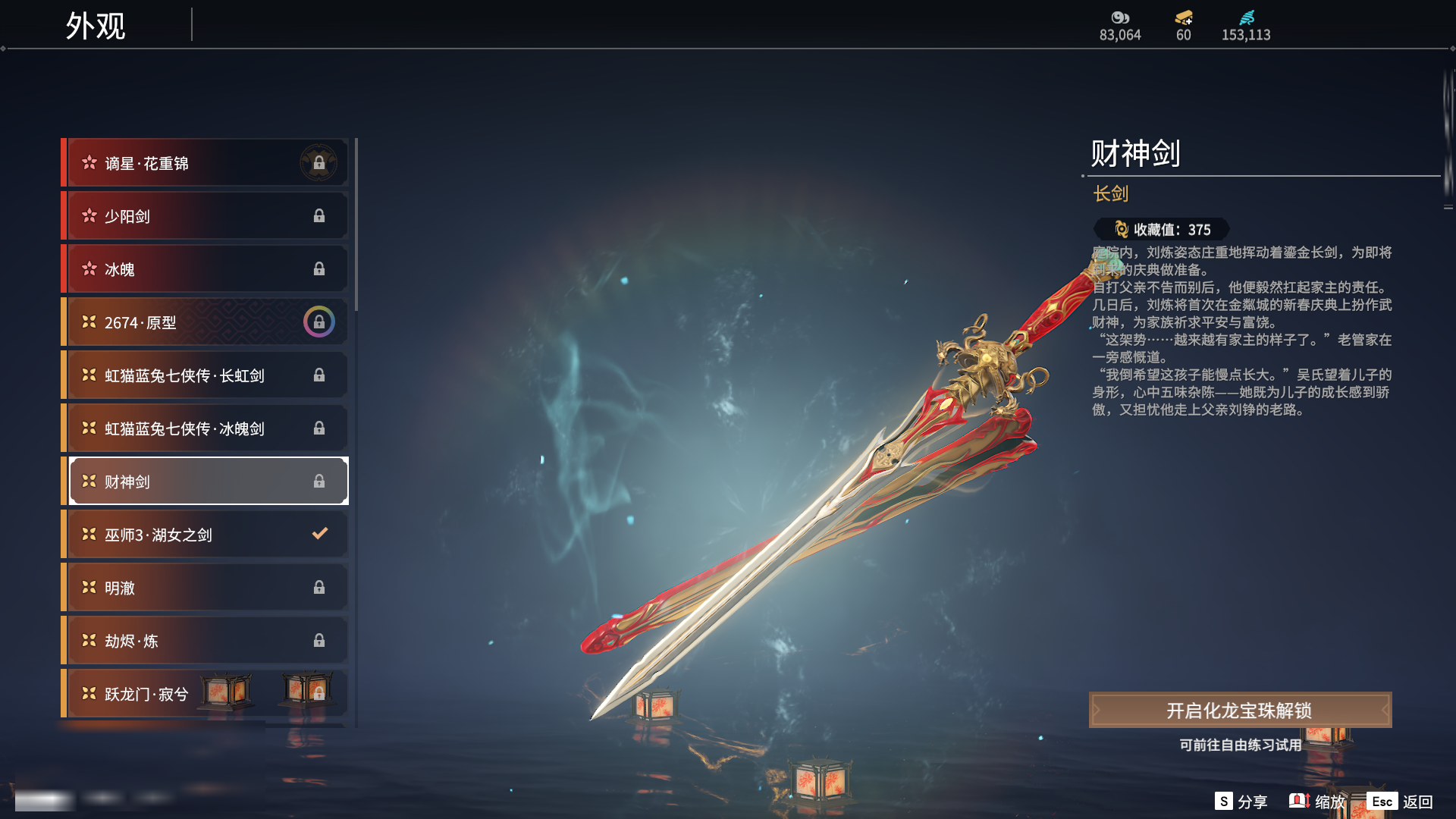Choose the 明澈 sword appearance
This screenshot has height=819, width=1456.
point(206,588)
